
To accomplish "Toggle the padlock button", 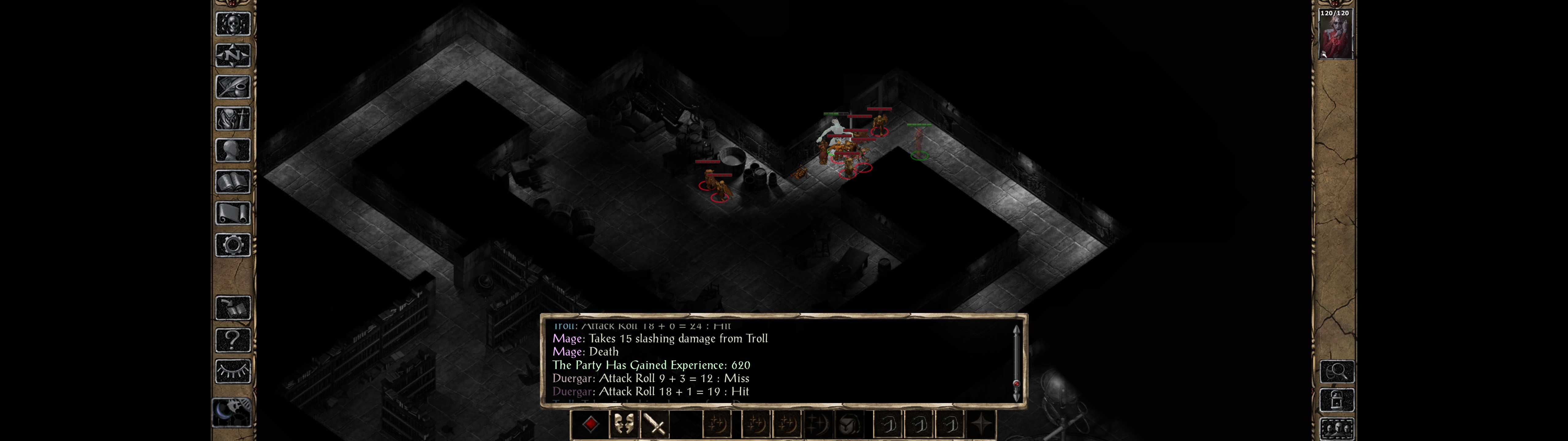I will click(1337, 400).
